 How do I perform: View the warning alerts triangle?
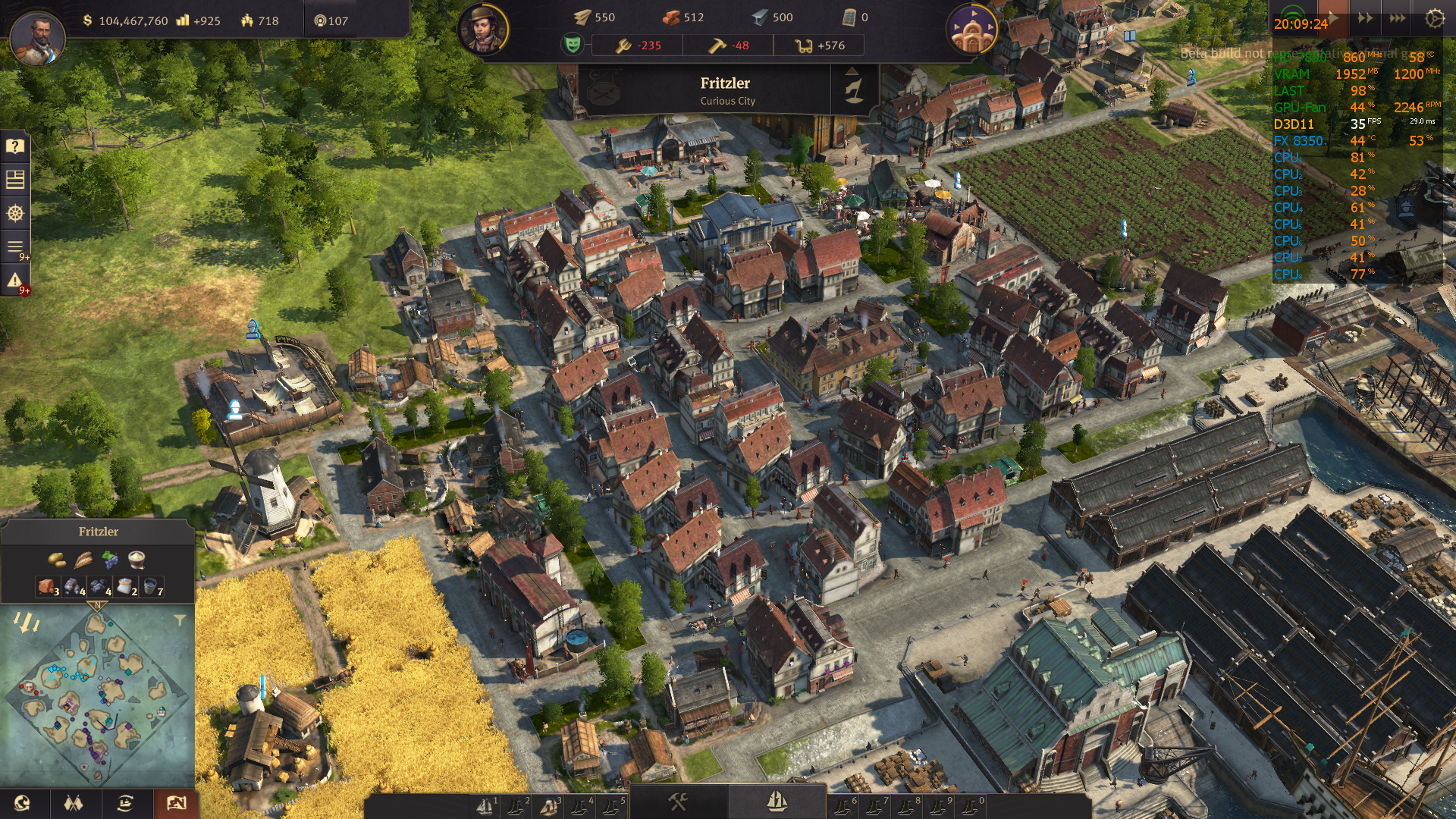[15, 281]
